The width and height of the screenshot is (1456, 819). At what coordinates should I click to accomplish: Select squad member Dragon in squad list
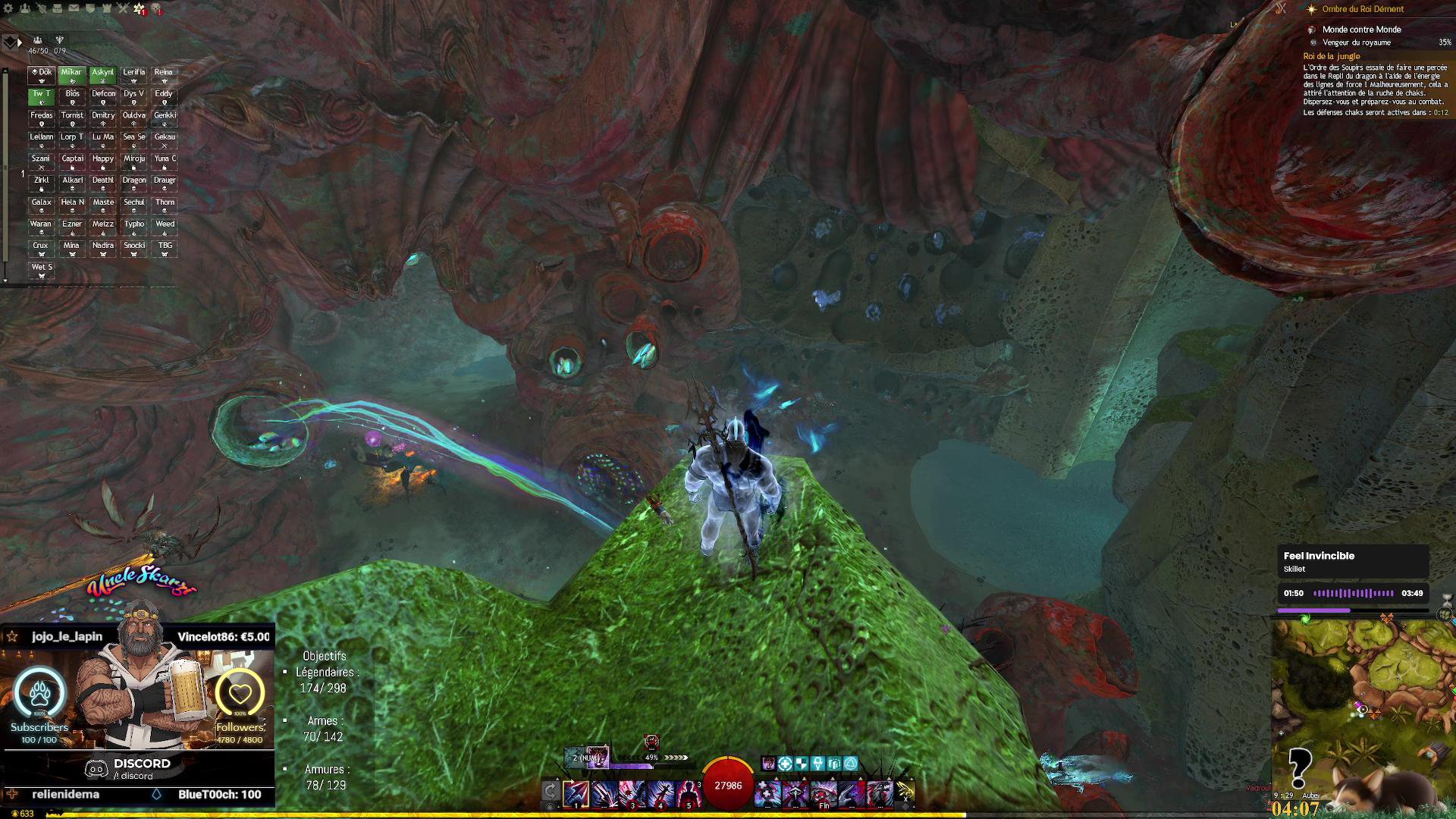pos(134,184)
